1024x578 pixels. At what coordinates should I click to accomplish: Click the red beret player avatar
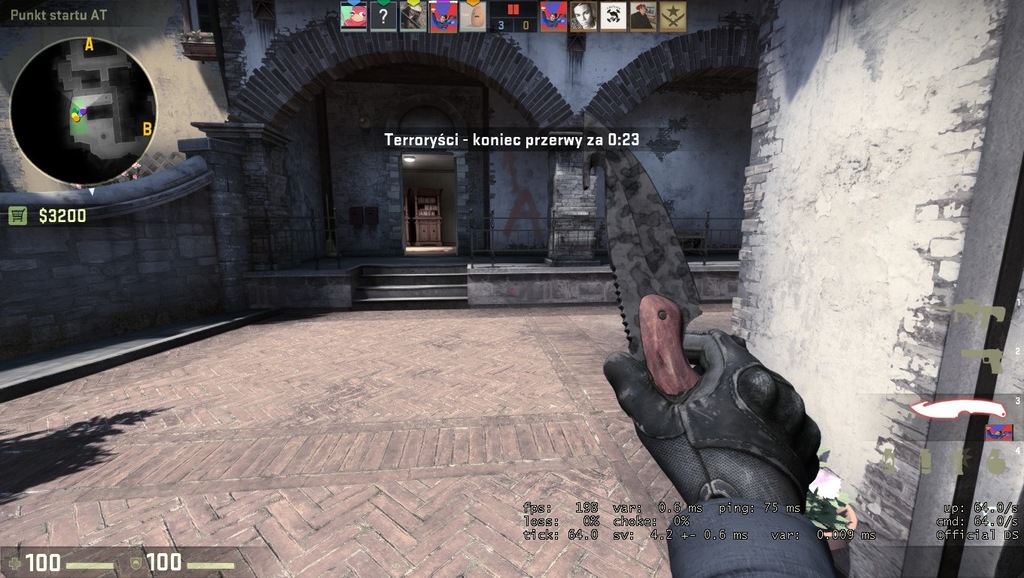(643, 16)
